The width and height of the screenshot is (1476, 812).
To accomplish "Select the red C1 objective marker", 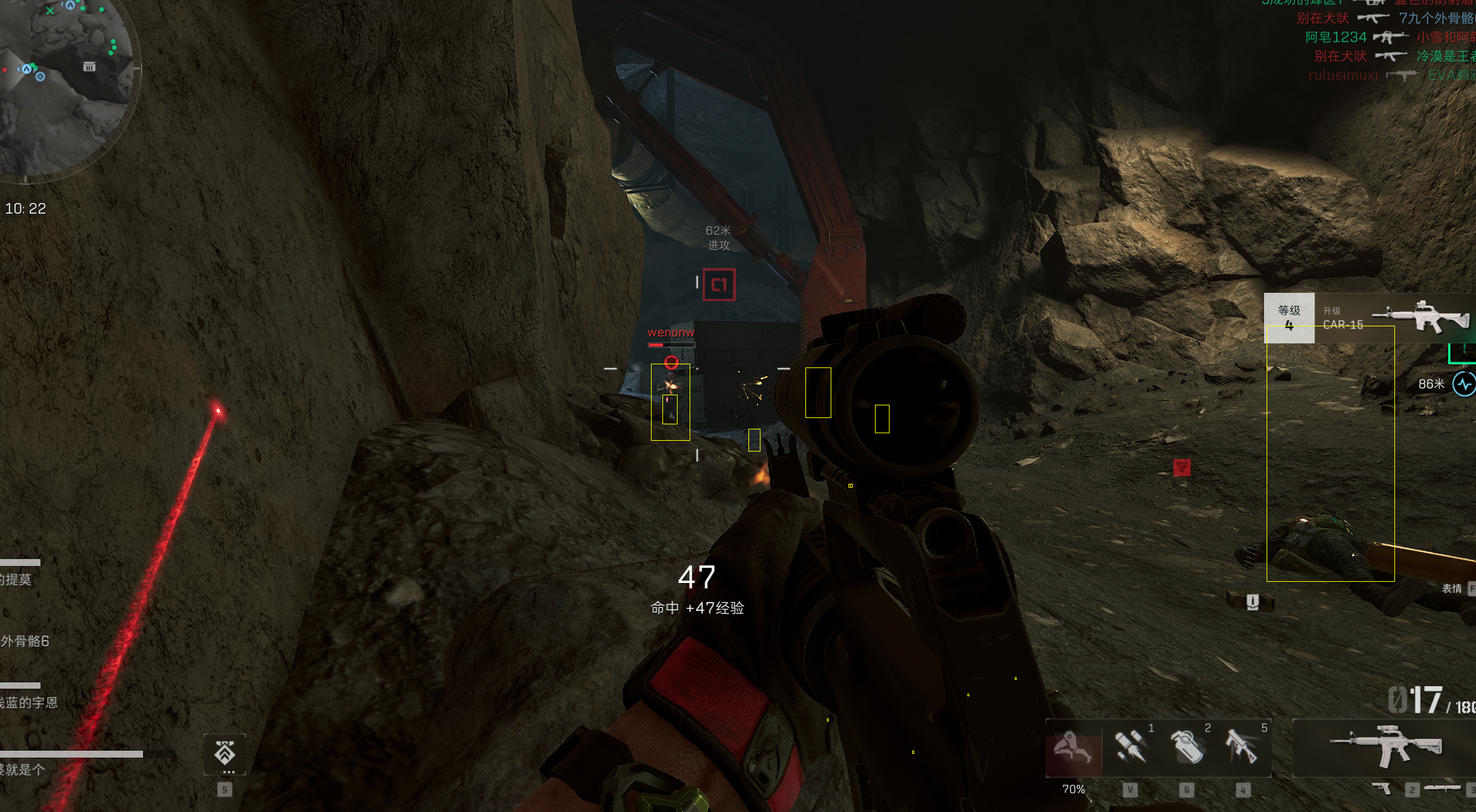I will tap(719, 285).
